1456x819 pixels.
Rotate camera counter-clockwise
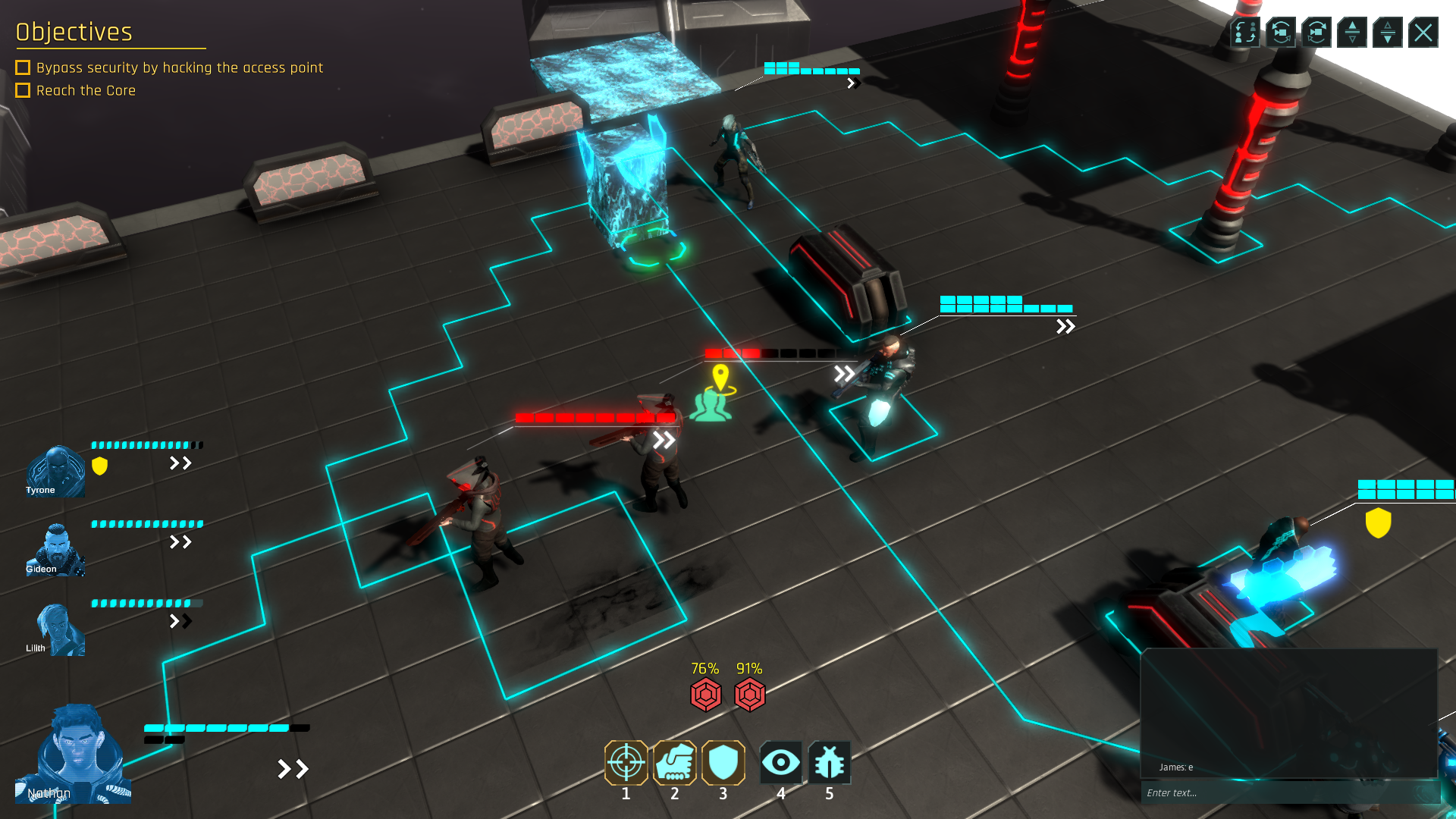pos(1281,33)
